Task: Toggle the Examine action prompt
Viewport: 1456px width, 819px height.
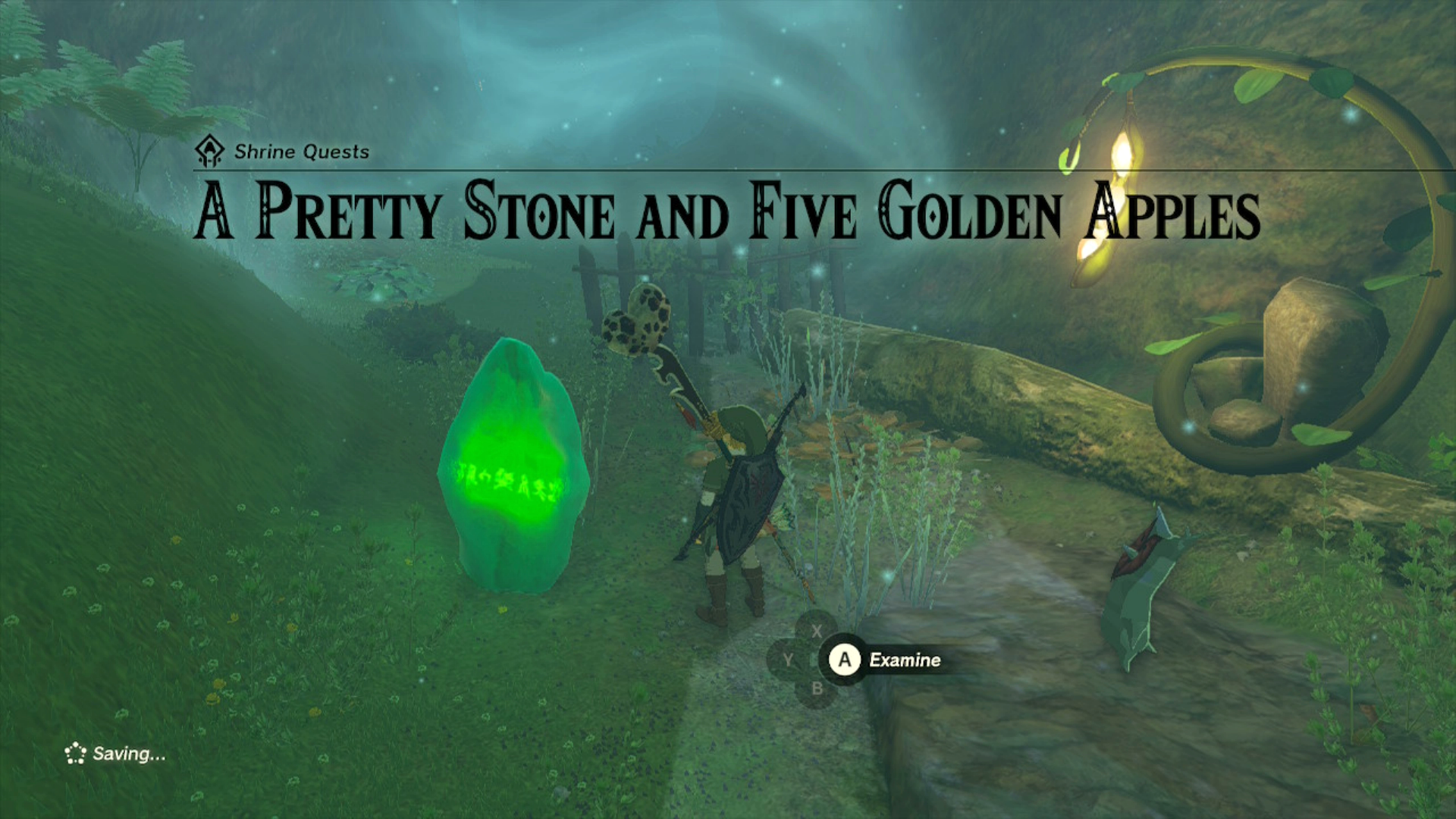Action: click(x=904, y=660)
